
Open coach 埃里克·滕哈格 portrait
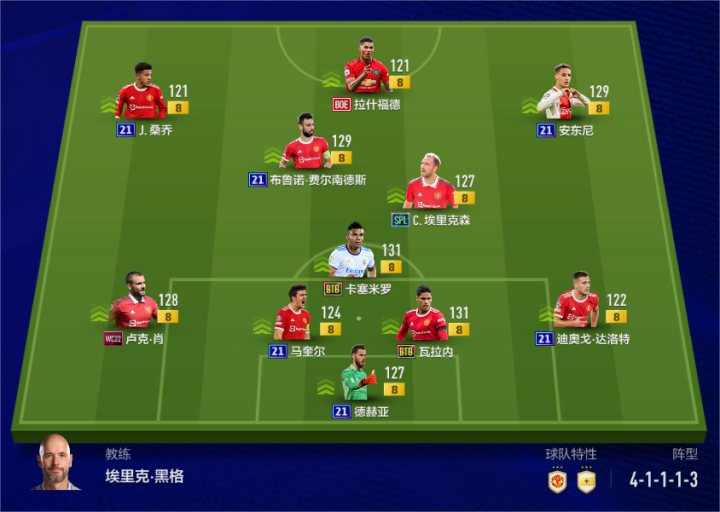point(58,464)
